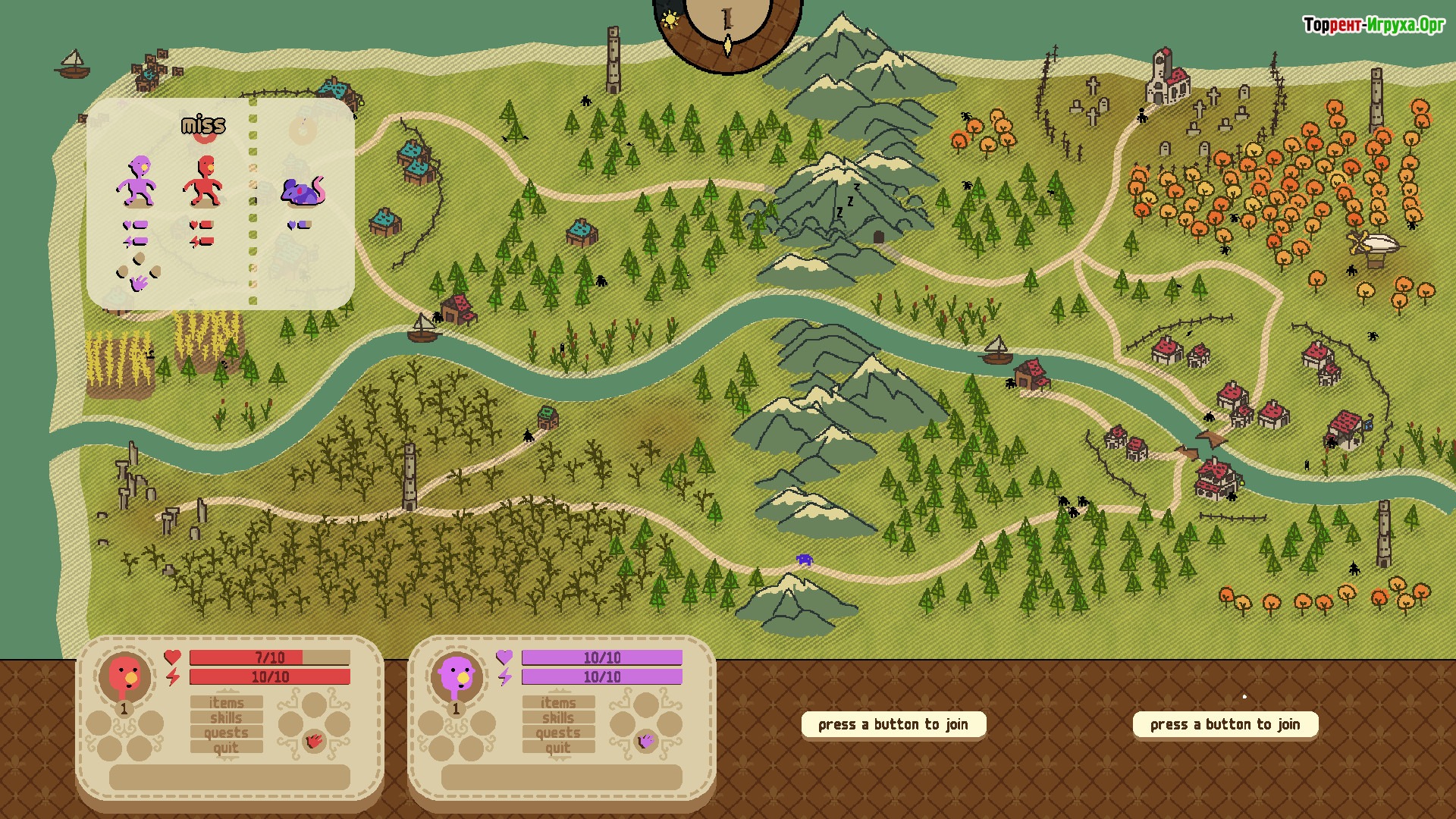Select the purple hand action in battle panel

(x=139, y=284)
